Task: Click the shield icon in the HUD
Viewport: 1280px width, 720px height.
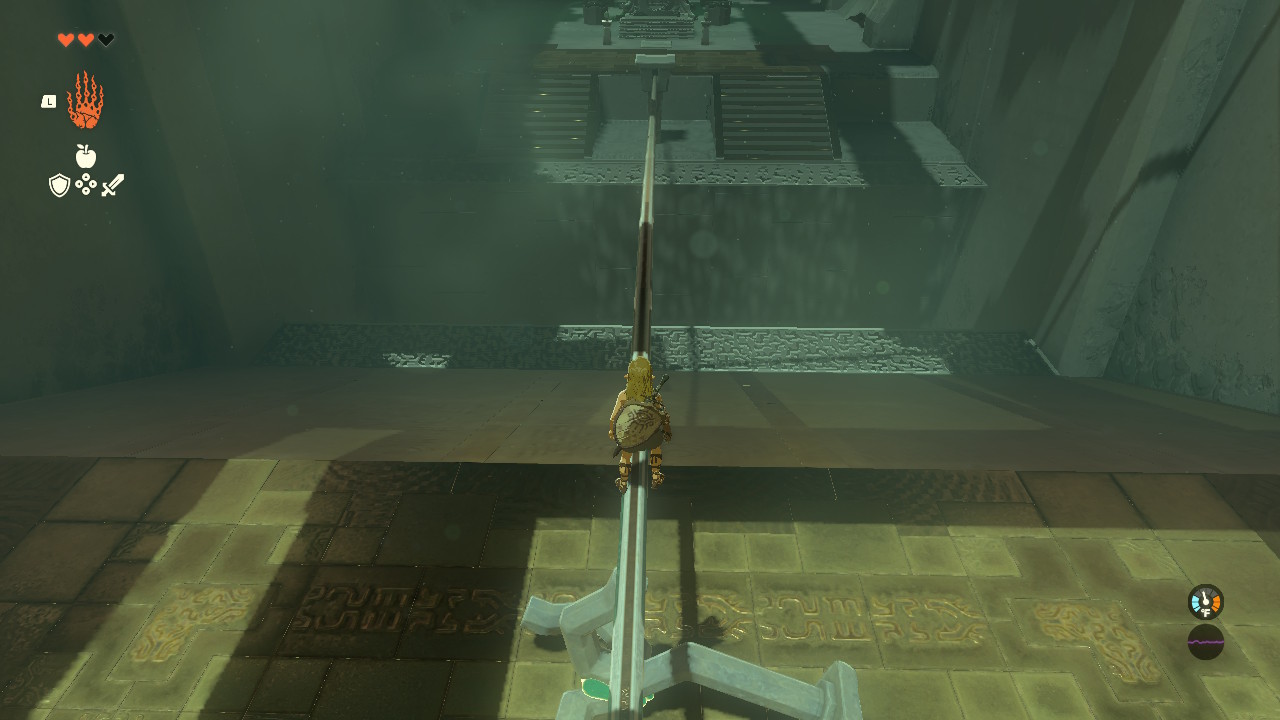Action: pos(59,184)
